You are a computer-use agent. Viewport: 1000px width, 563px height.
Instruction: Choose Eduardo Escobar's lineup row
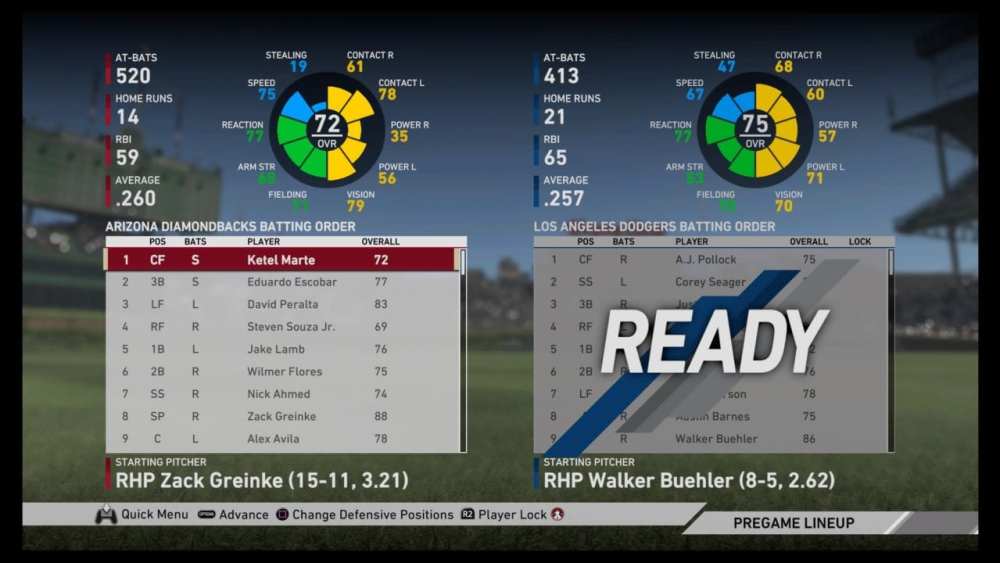(291, 282)
